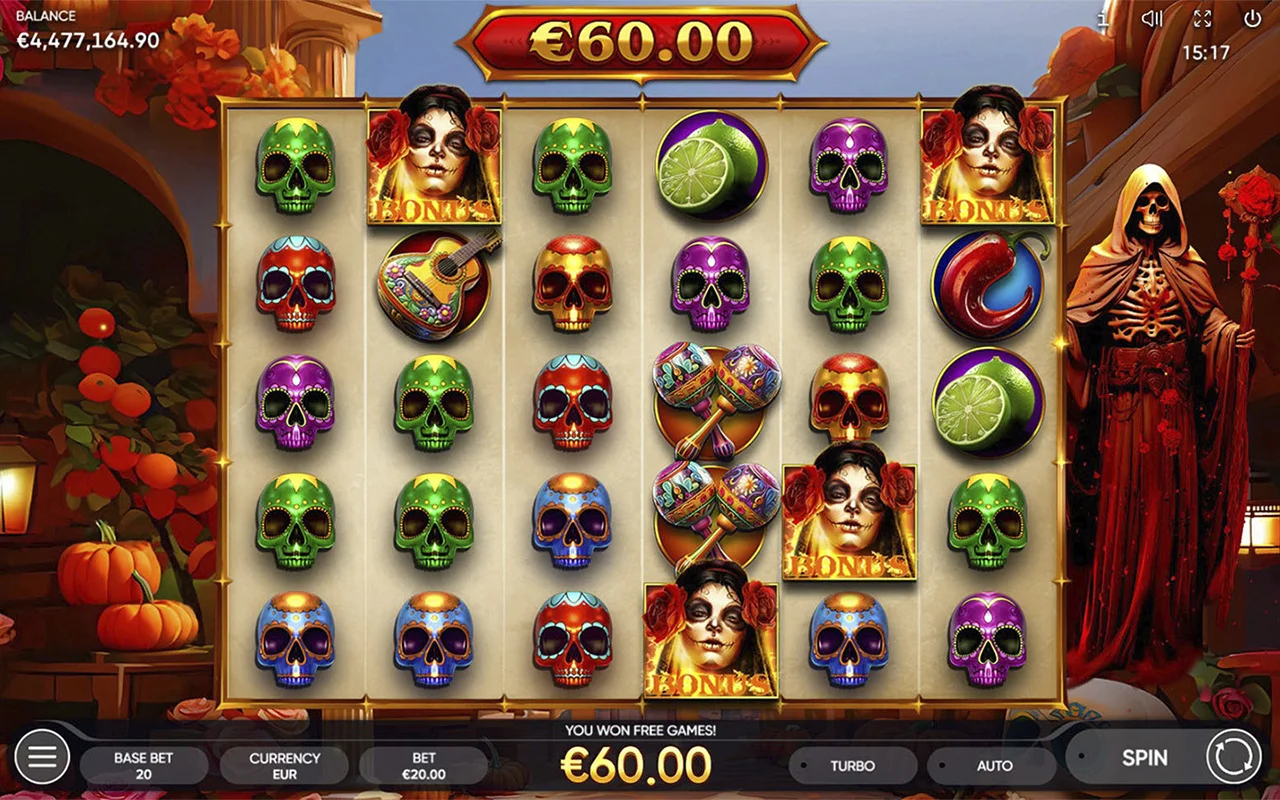This screenshot has height=800, width=1280.
Task: Click the lime symbol on the top row
Action: pyautogui.click(x=712, y=165)
